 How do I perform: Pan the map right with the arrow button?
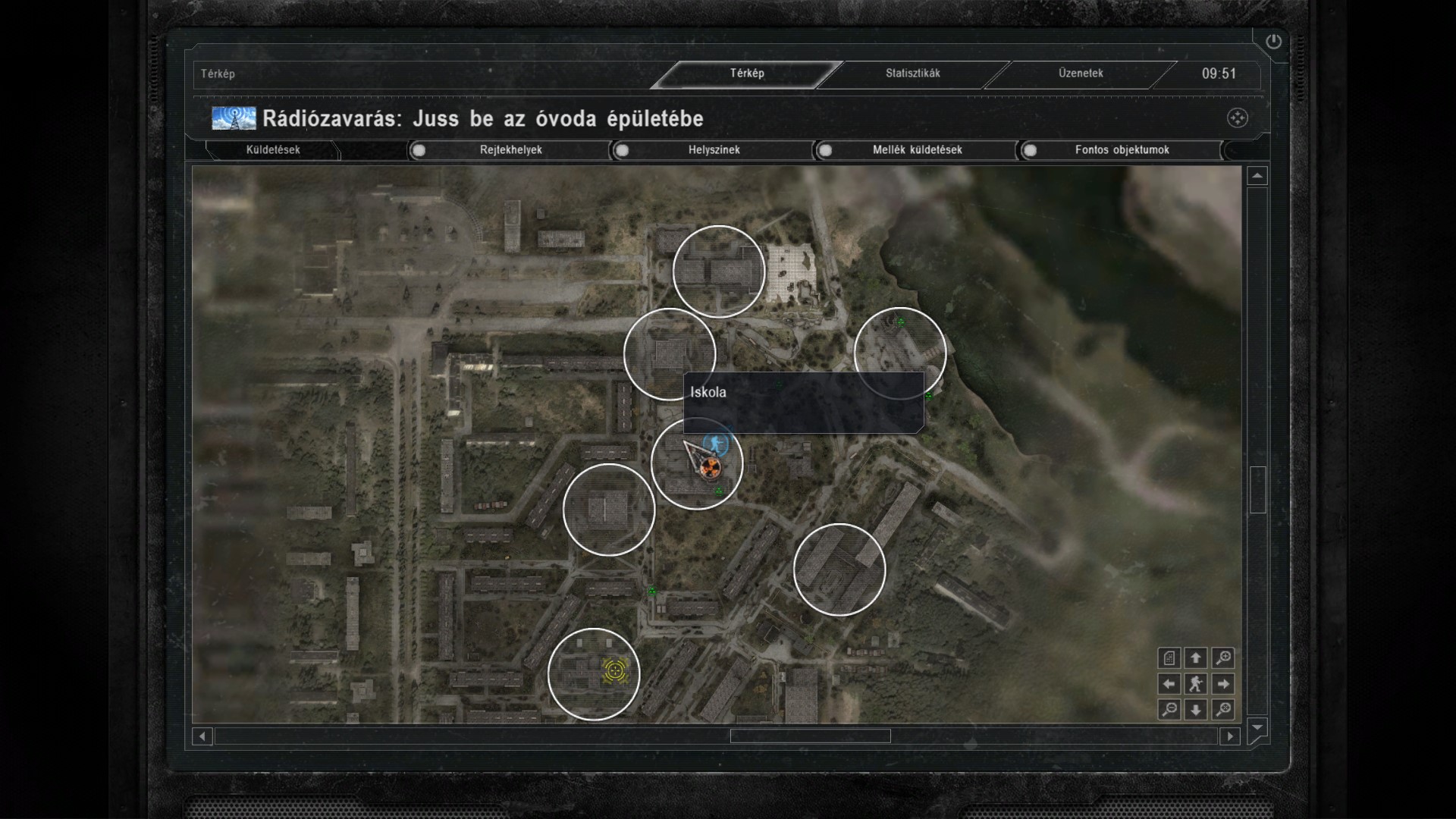[1222, 684]
